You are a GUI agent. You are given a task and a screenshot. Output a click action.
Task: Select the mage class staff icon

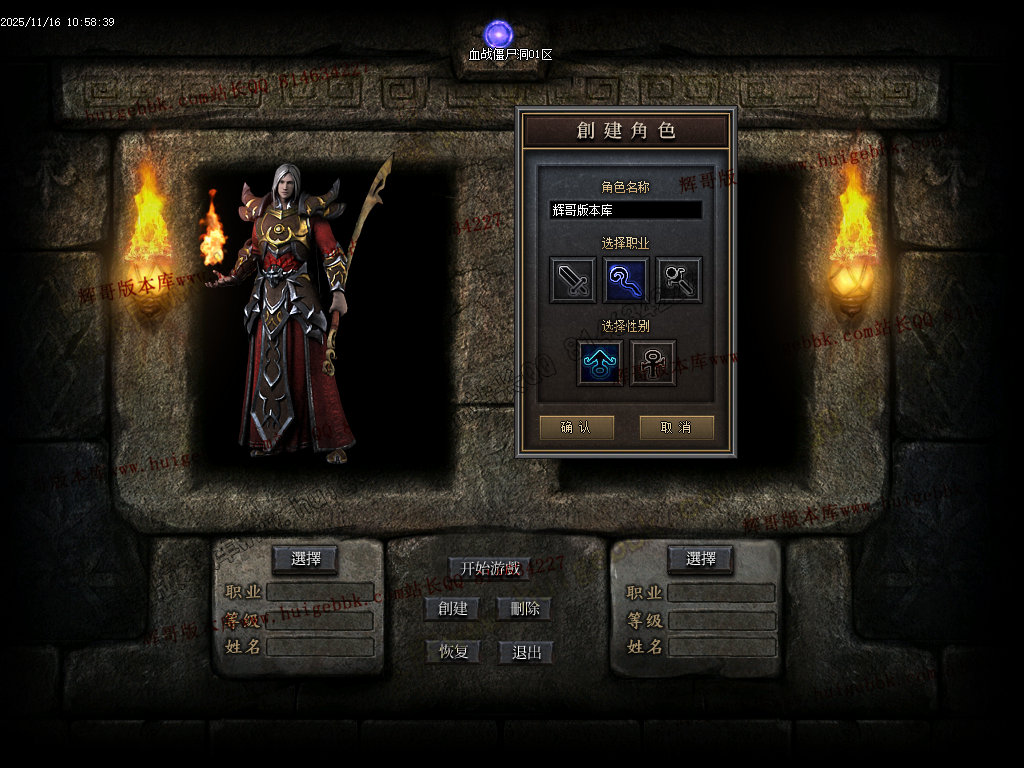click(626, 280)
